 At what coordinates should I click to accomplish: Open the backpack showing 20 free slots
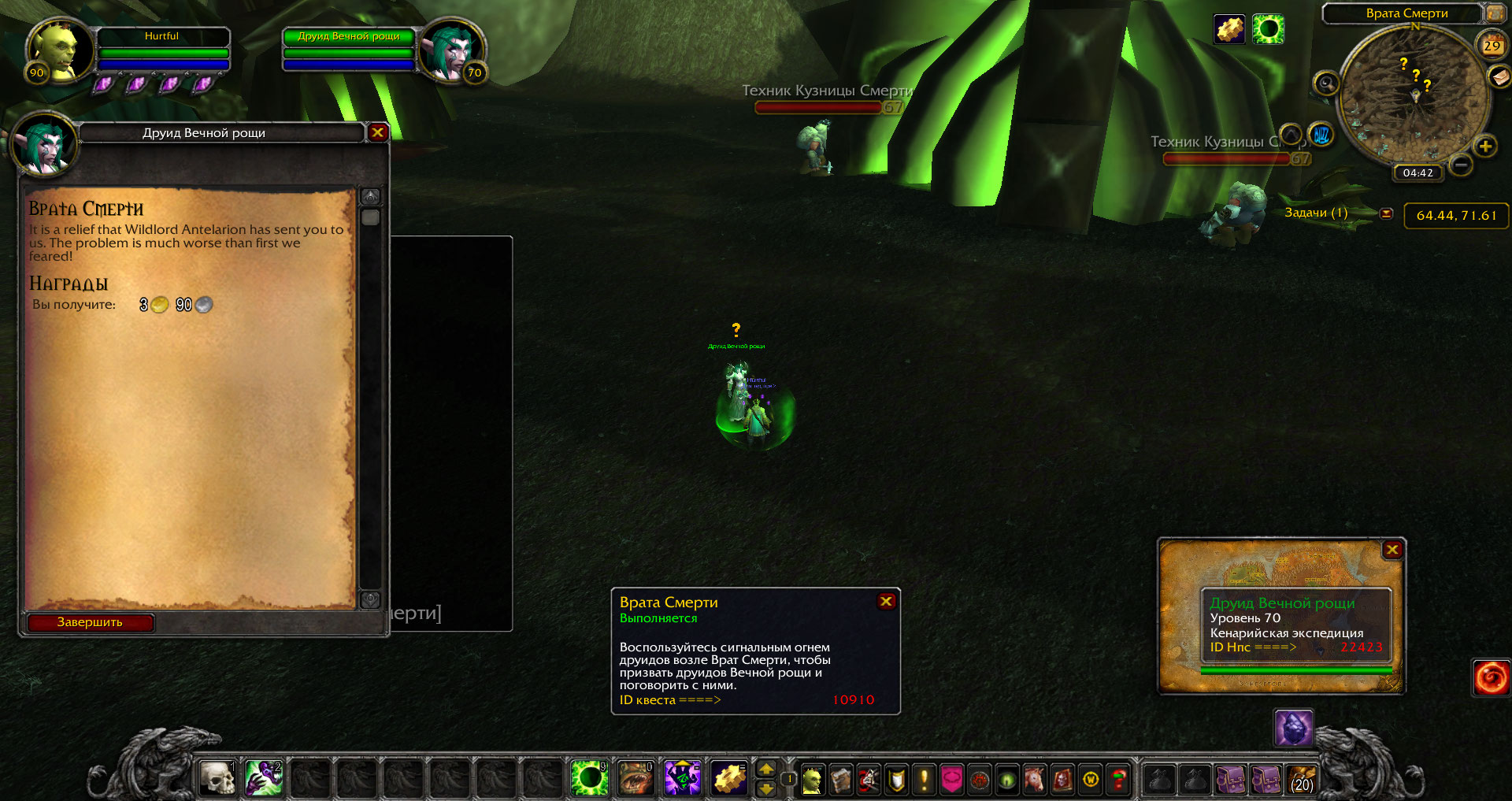1302,780
